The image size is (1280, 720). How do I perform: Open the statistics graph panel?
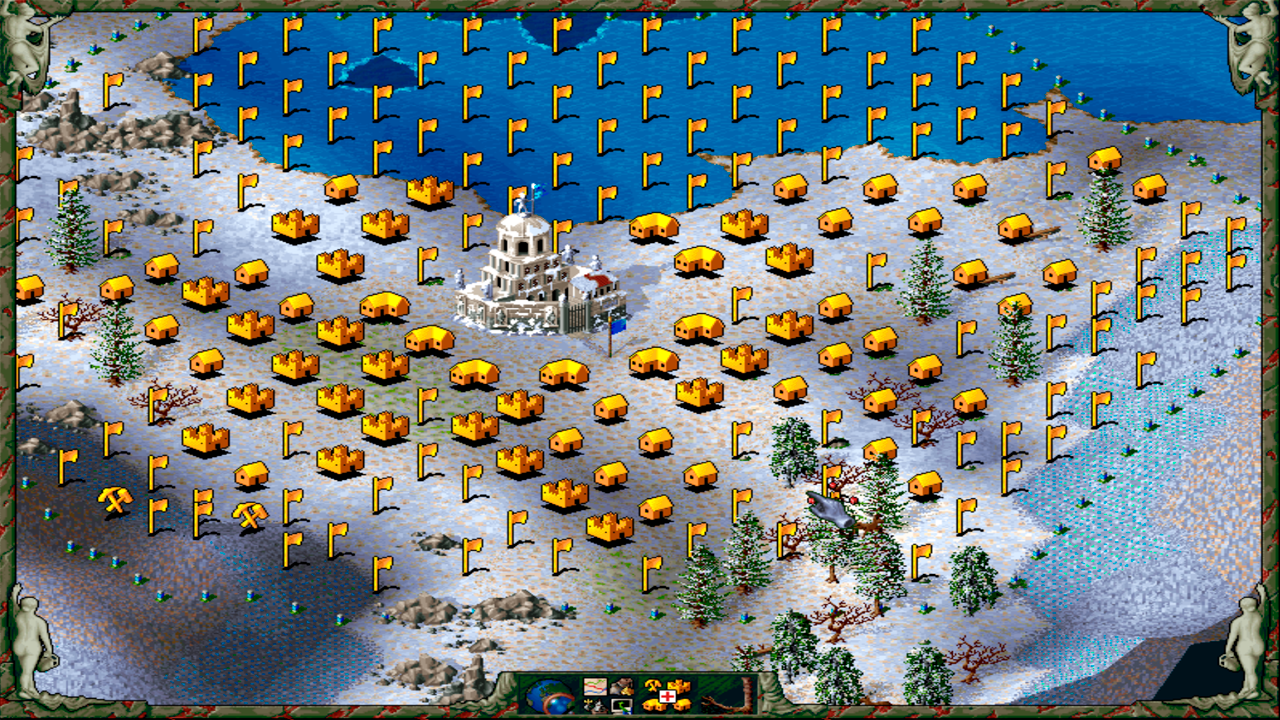click(x=594, y=687)
